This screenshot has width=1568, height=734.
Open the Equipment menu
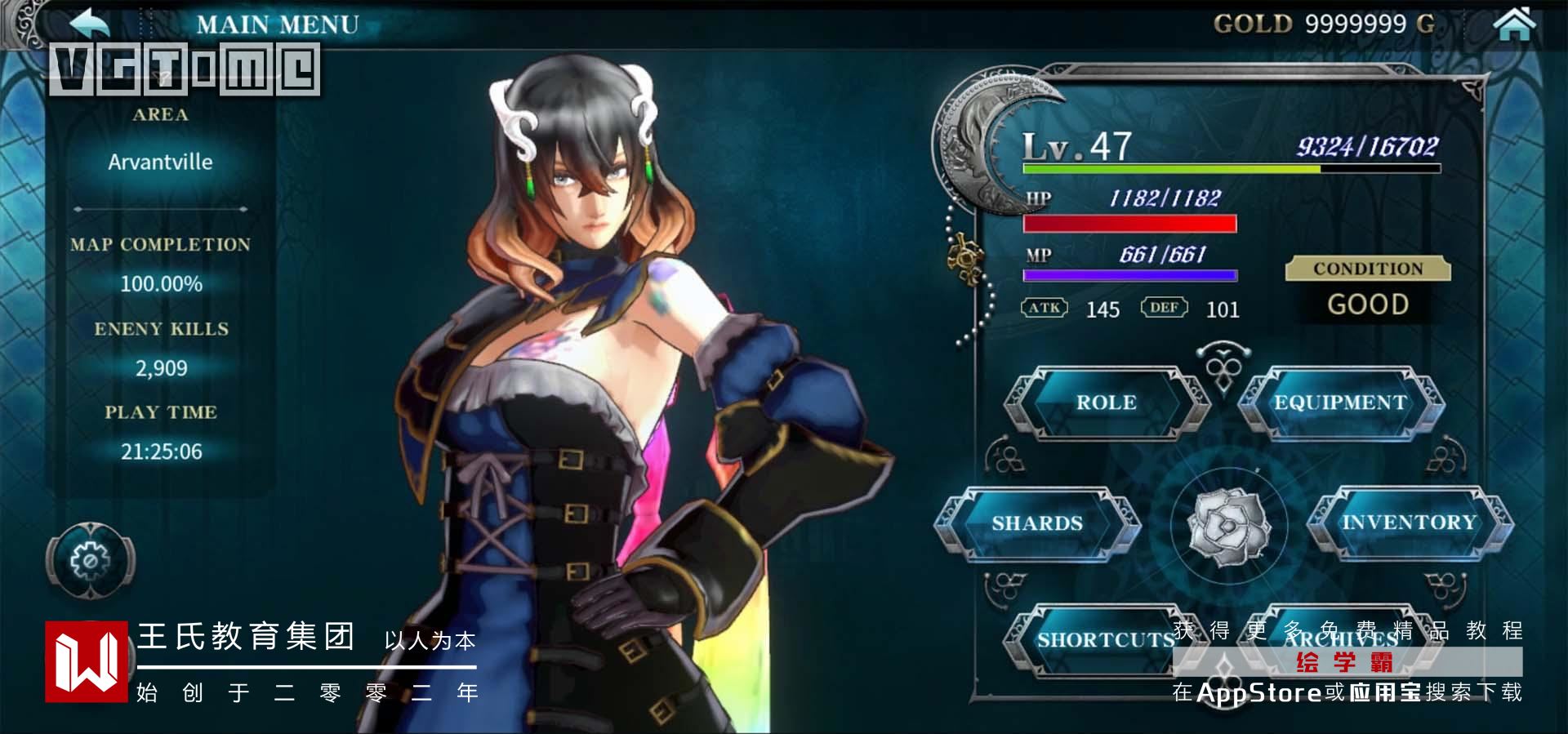tap(1340, 403)
